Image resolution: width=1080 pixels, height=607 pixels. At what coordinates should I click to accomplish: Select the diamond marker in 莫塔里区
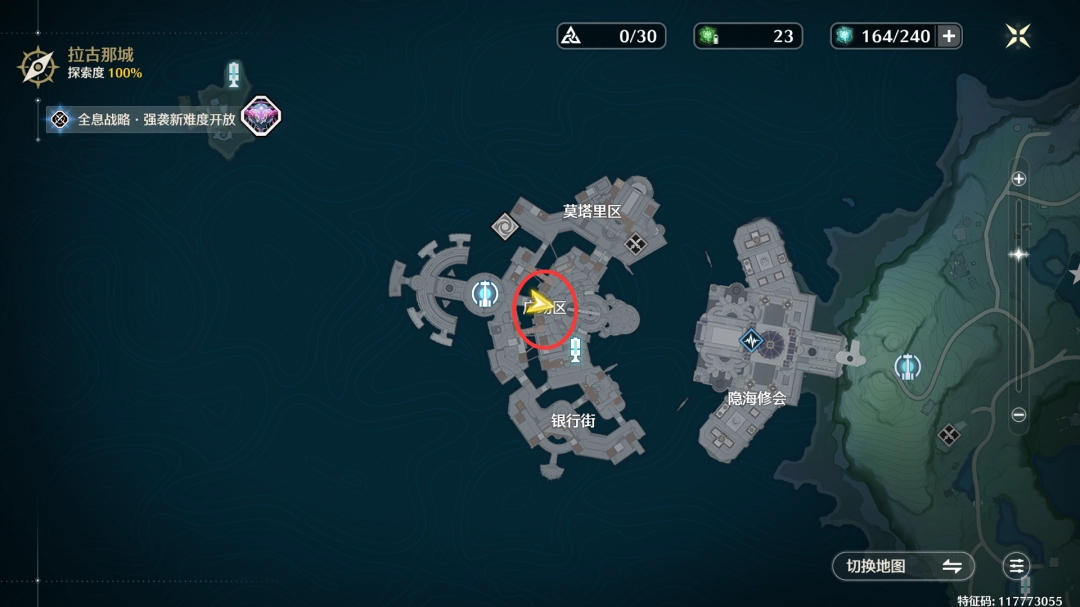pos(635,241)
